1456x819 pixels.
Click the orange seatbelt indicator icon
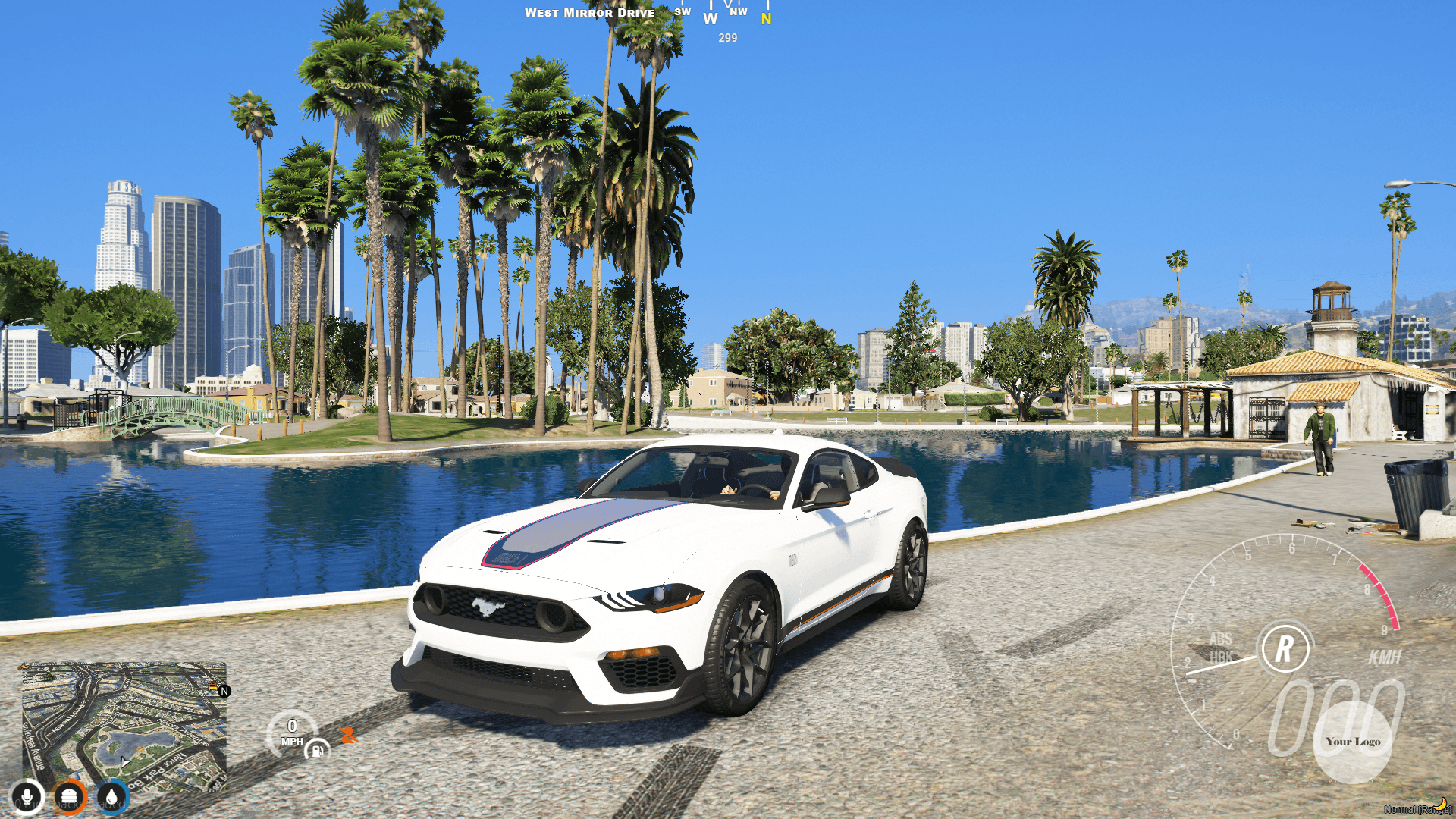(347, 736)
